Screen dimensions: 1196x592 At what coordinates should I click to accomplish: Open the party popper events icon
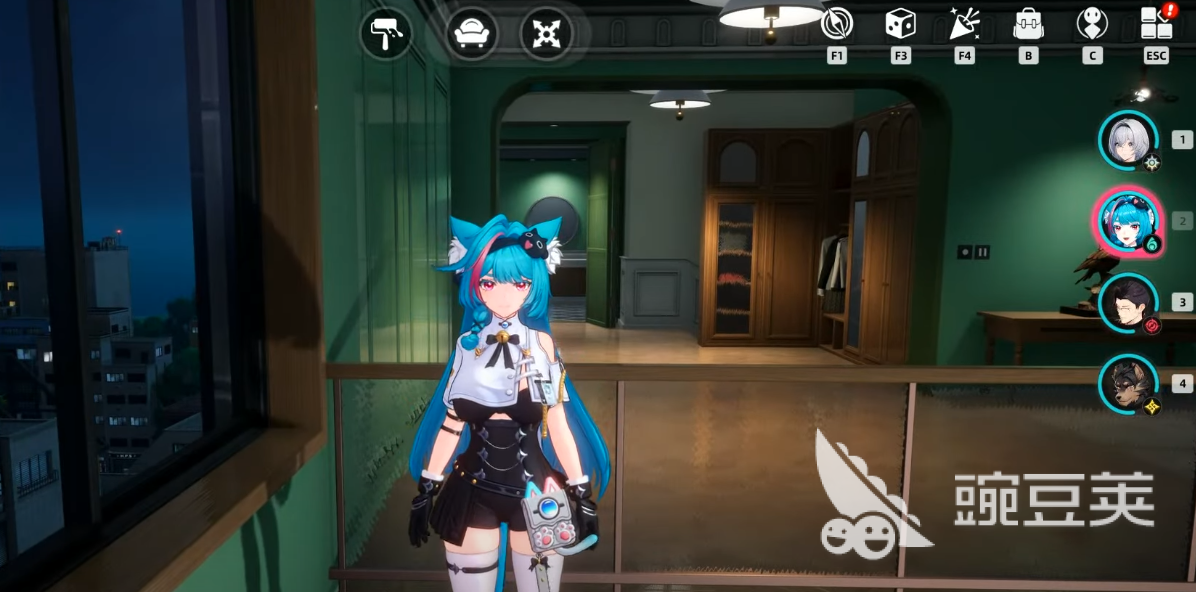964,23
